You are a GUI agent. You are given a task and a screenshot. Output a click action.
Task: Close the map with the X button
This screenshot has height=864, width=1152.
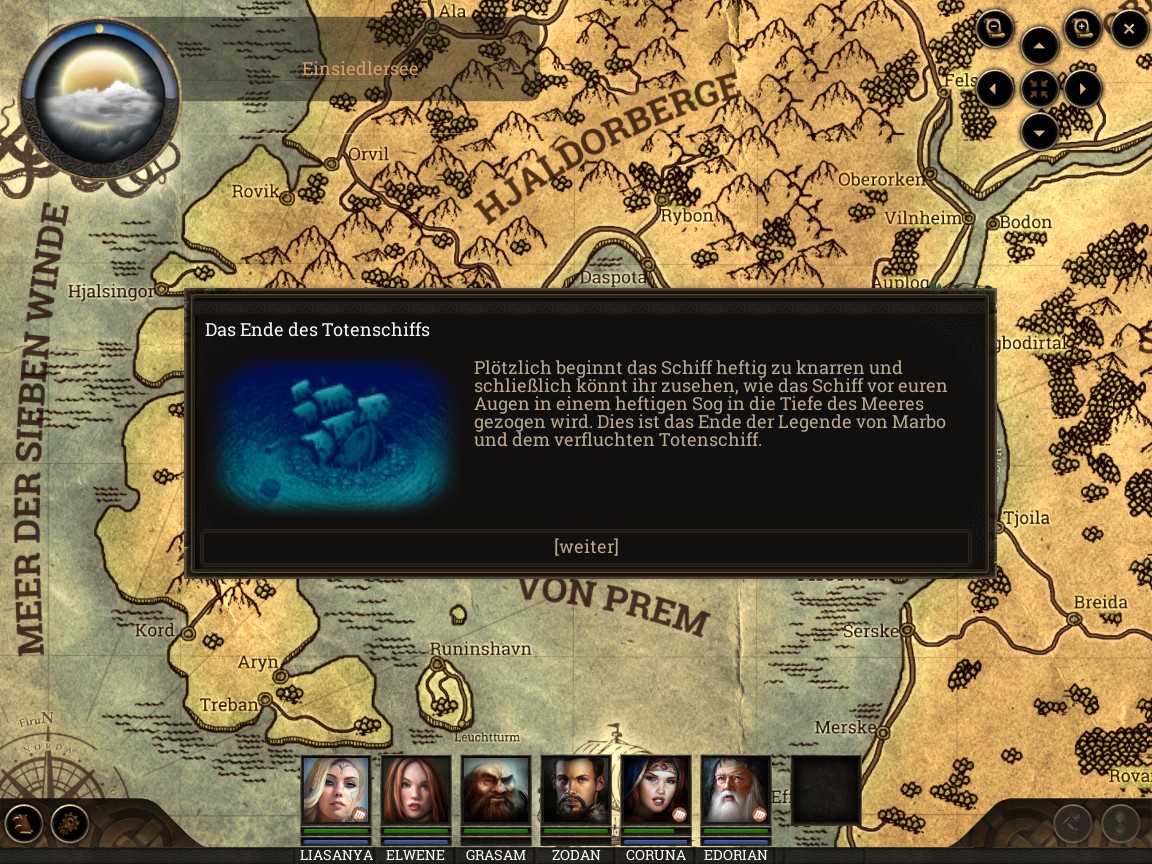click(x=1129, y=29)
